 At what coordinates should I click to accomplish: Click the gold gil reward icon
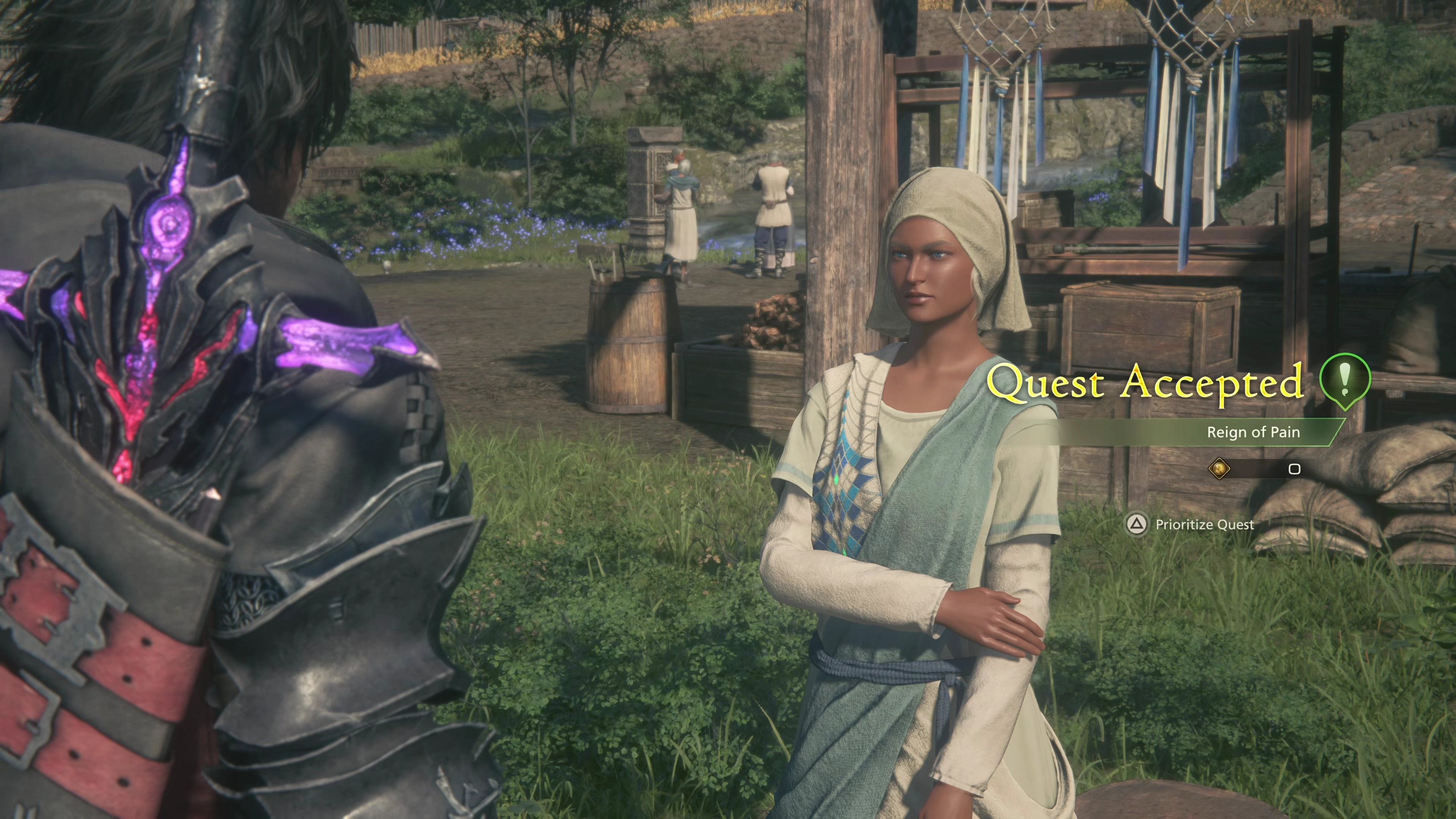pyautogui.click(x=1219, y=469)
